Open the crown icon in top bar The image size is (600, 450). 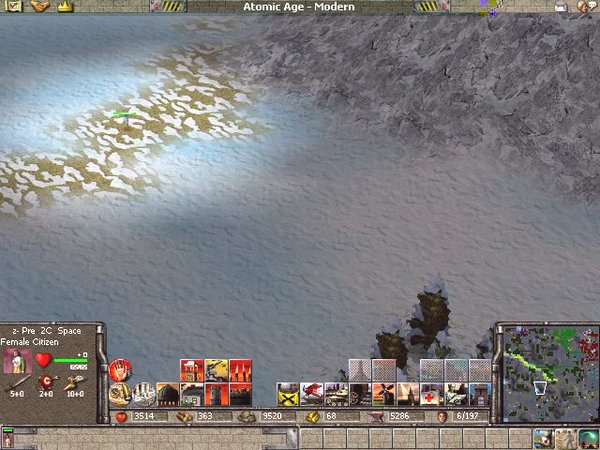[66, 6]
